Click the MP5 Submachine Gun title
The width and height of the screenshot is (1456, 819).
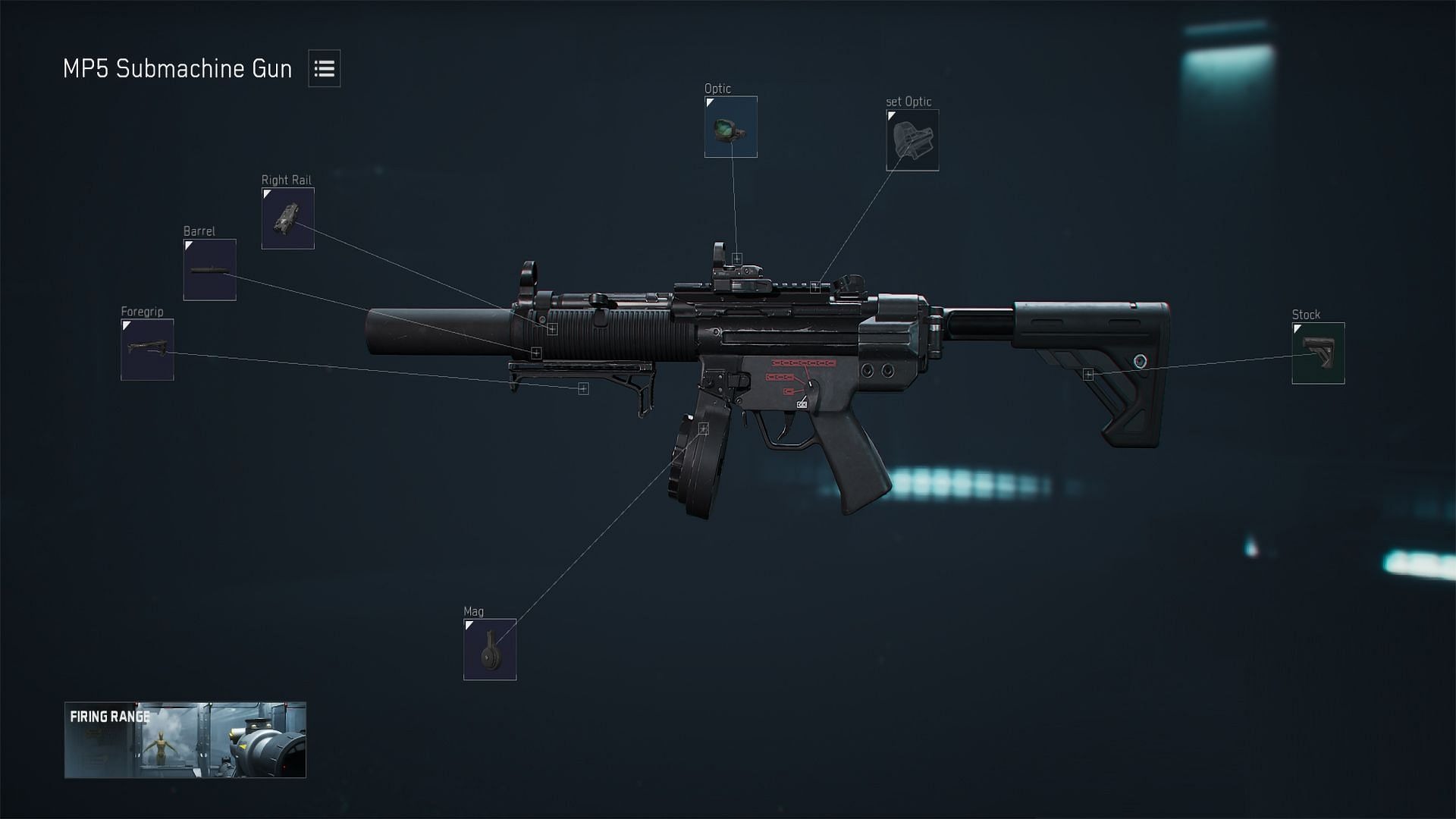177,69
